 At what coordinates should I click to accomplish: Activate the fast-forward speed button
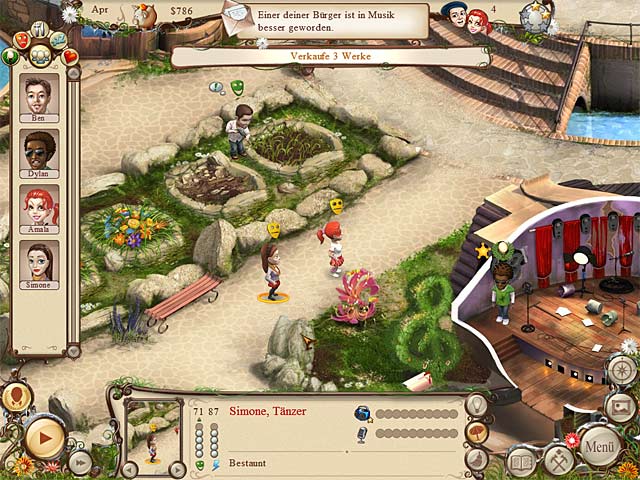click(x=80, y=462)
